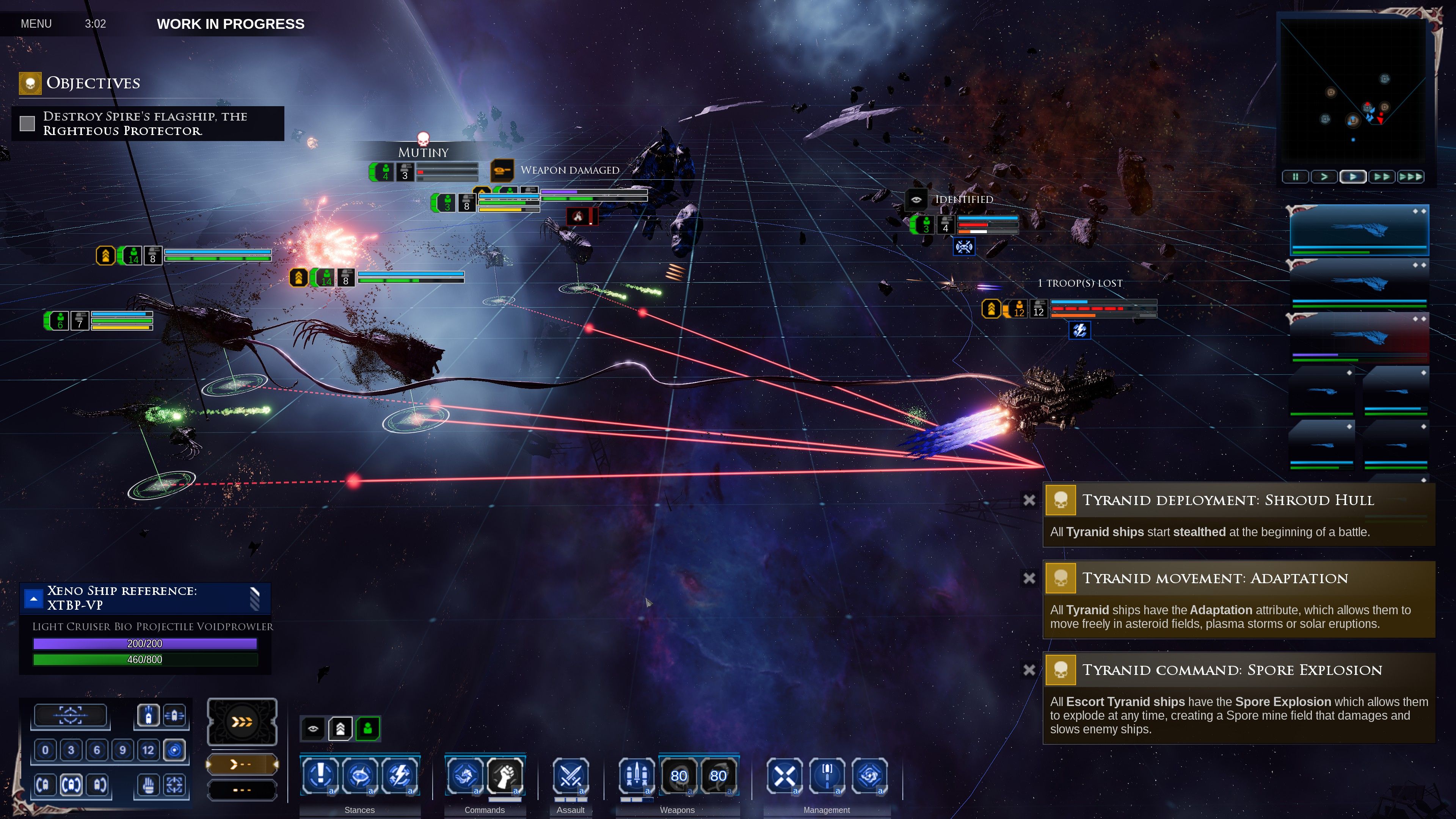Use the raised fist command ability
1456x819 pixels.
504,775
